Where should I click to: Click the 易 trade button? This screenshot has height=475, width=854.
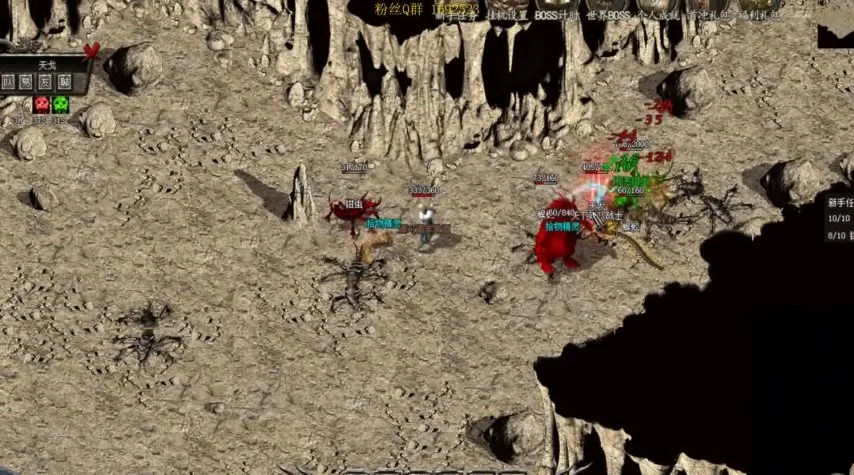click(27, 82)
